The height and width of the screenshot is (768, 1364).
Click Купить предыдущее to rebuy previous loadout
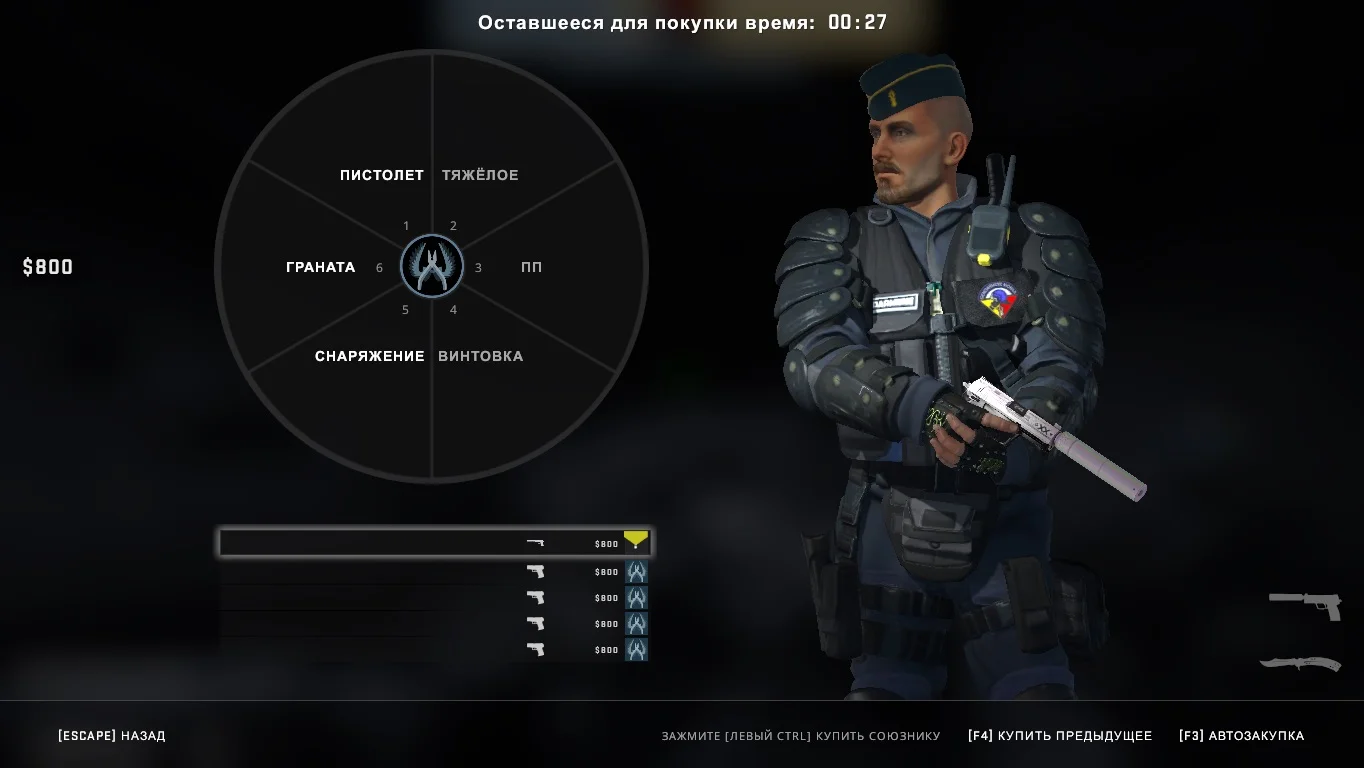coord(1059,736)
